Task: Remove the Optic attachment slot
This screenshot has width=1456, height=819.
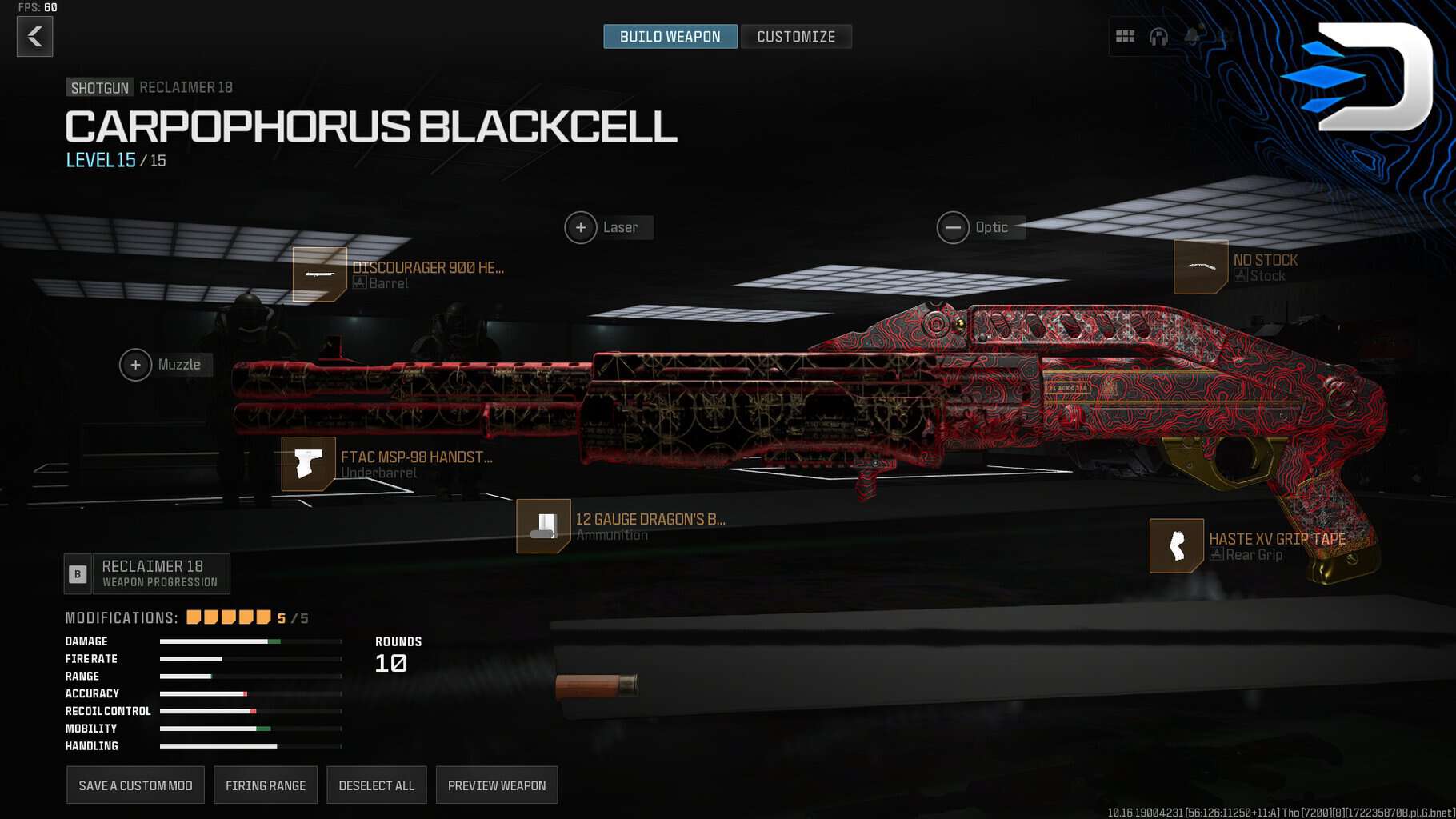Action: [x=953, y=228]
